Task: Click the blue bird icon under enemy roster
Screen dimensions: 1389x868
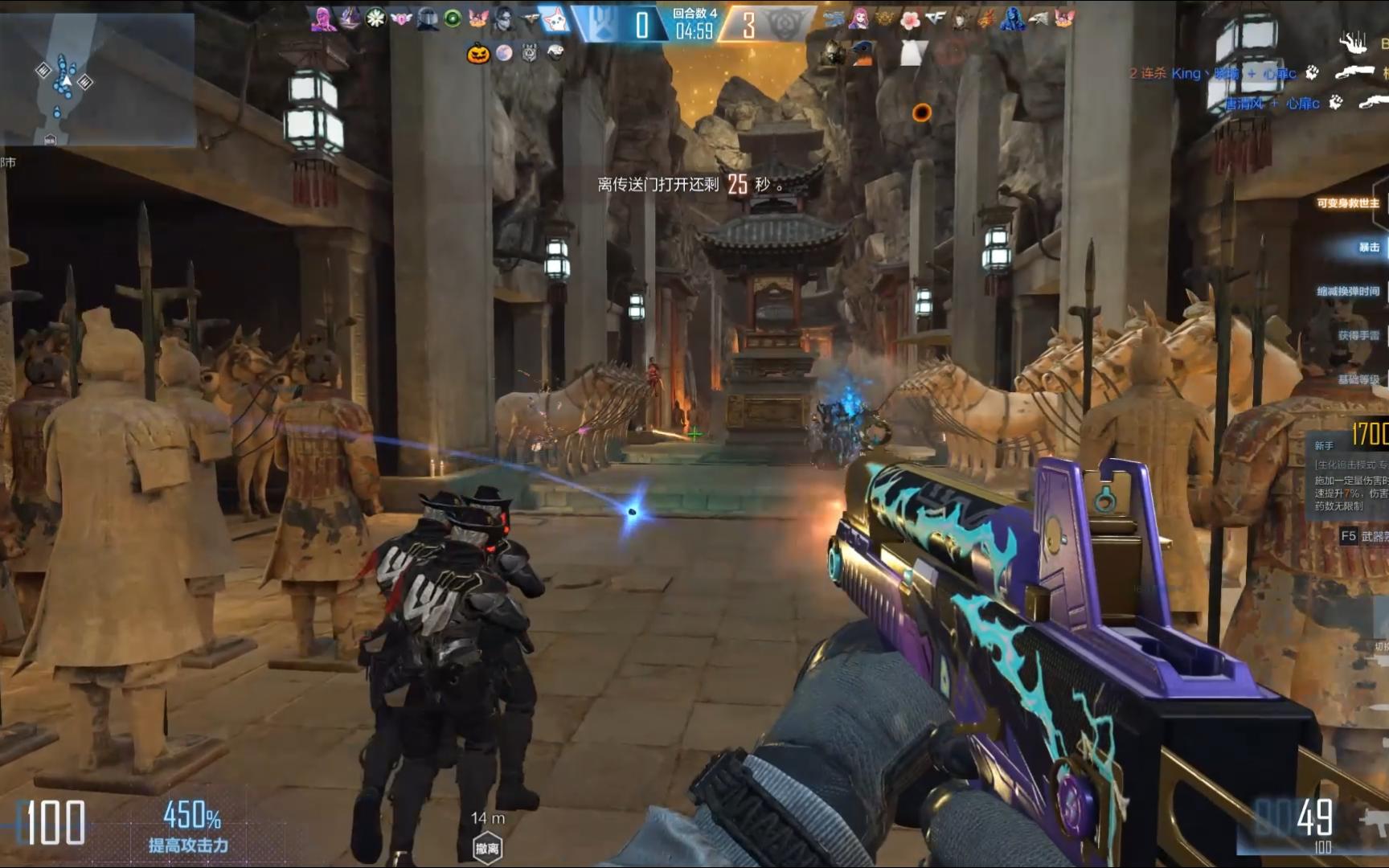Action: point(862,51)
